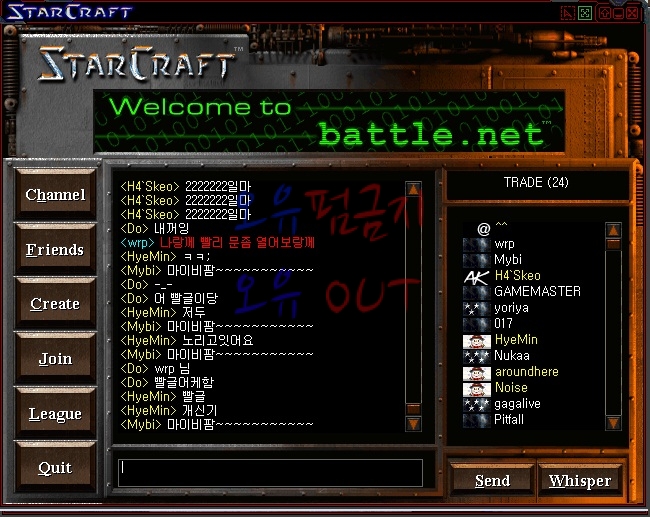The image size is (650, 517).
Task: Choose player Pitfall in the user list
Action: click(508, 420)
